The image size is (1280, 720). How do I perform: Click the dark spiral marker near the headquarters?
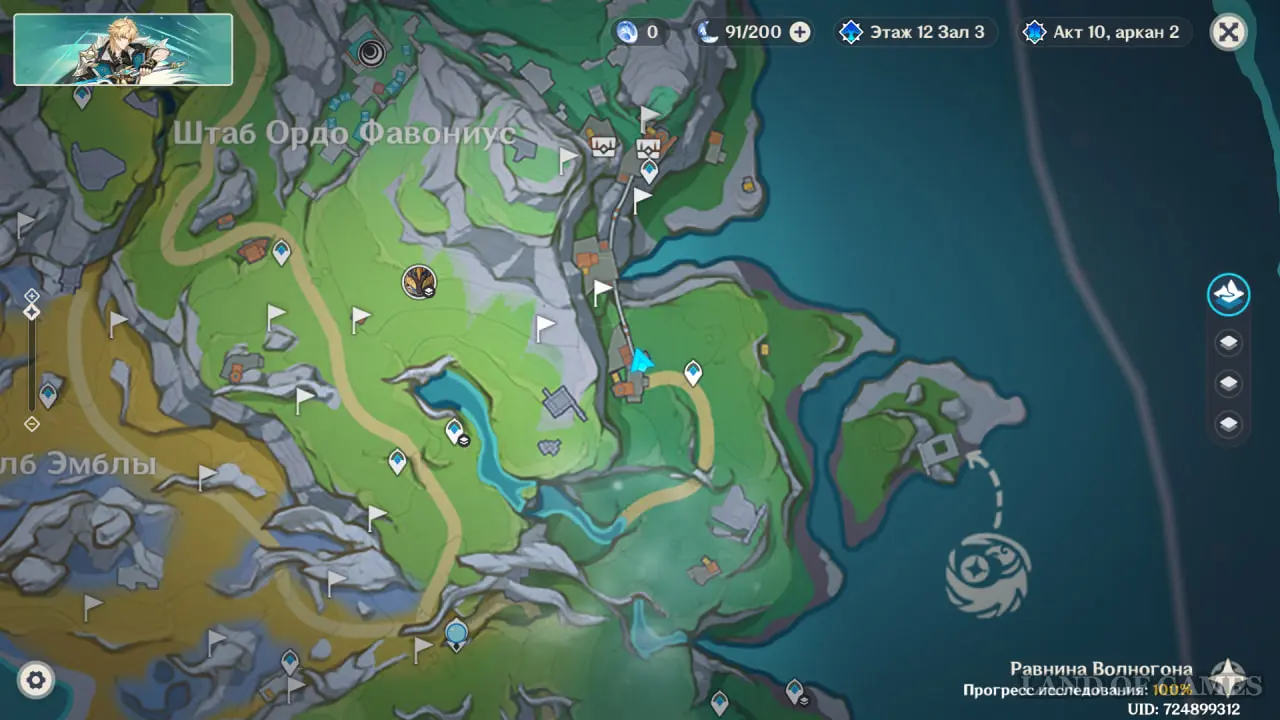pos(373,52)
